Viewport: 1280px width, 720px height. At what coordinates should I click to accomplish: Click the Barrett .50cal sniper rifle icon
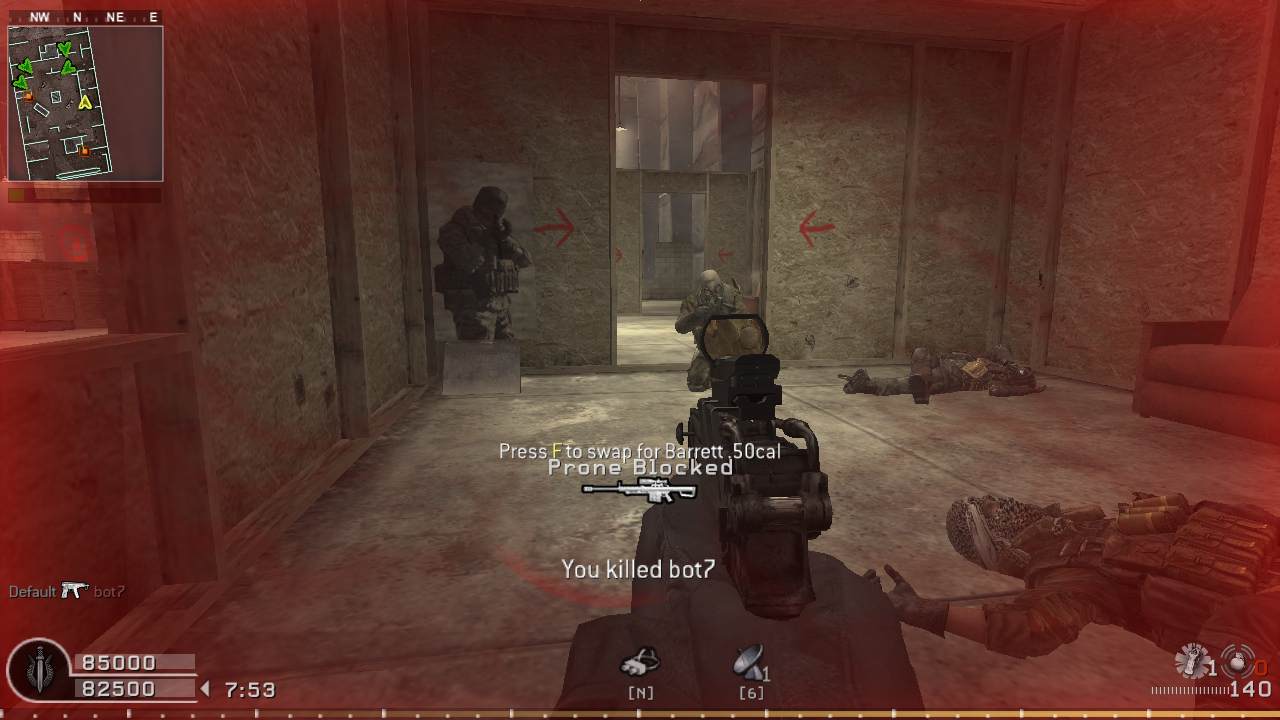639,490
